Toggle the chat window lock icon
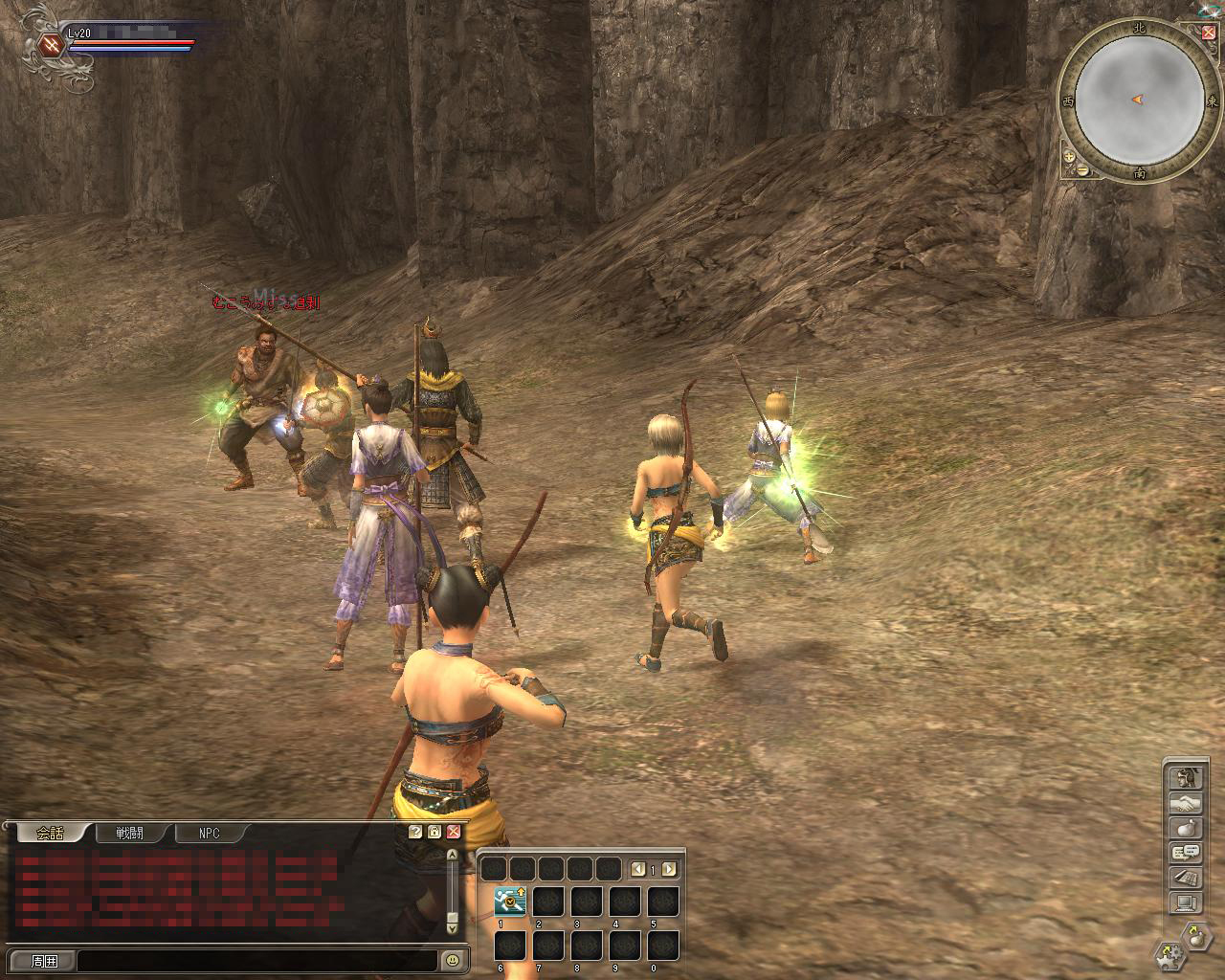Image resolution: width=1225 pixels, height=980 pixels. click(x=434, y=832)
